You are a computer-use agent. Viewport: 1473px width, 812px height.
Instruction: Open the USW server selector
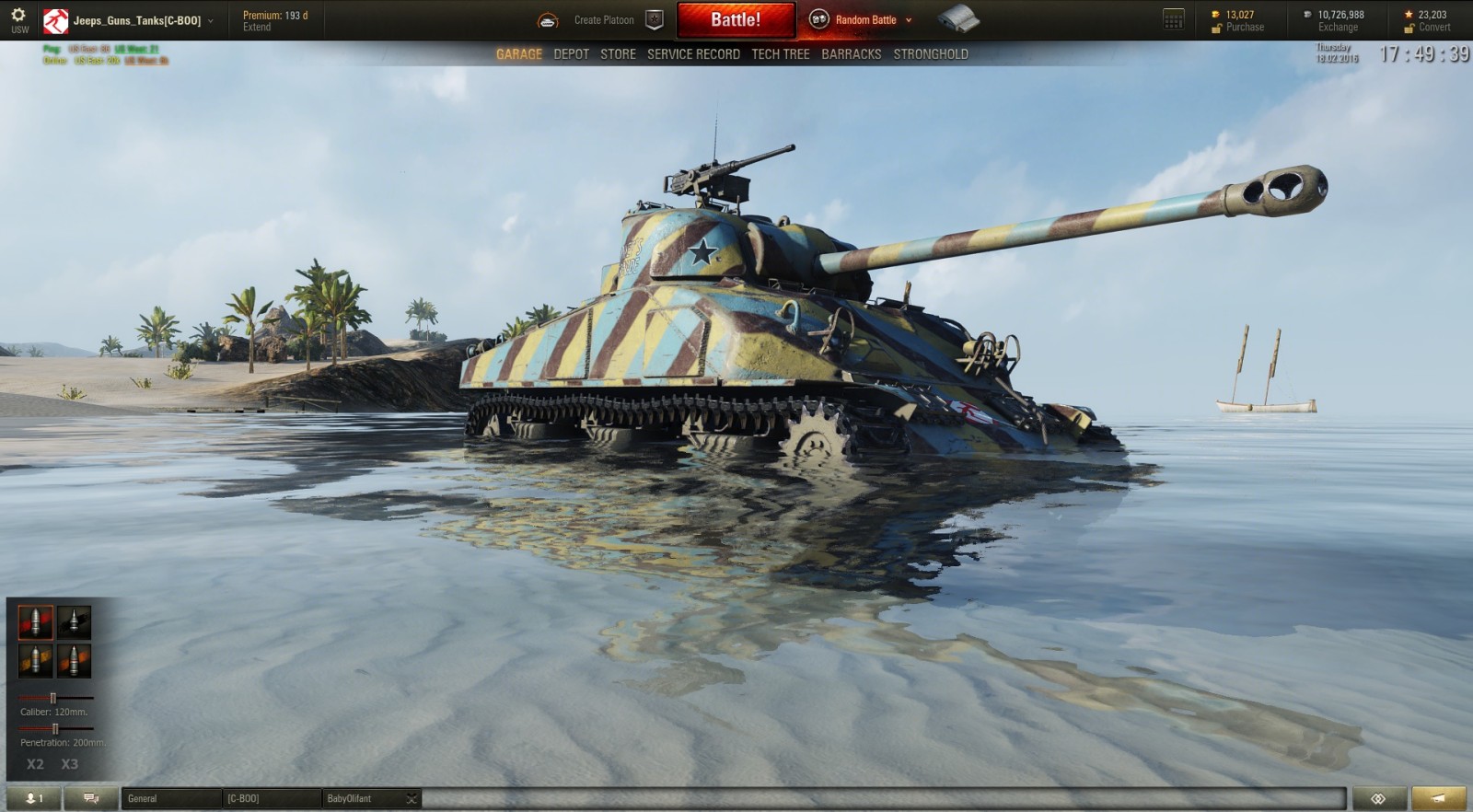click(18, 29)
